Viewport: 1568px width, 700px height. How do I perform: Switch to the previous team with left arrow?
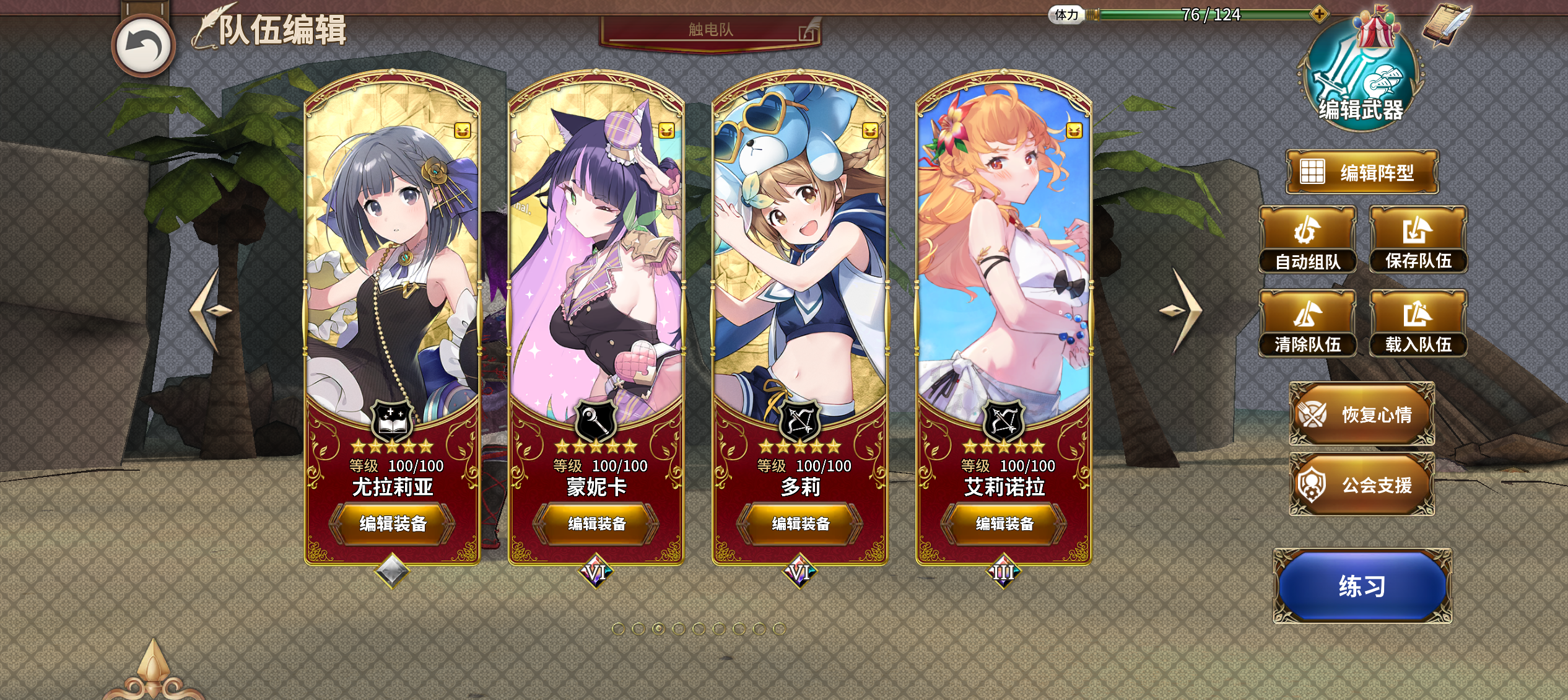click(x=209, y=310)
